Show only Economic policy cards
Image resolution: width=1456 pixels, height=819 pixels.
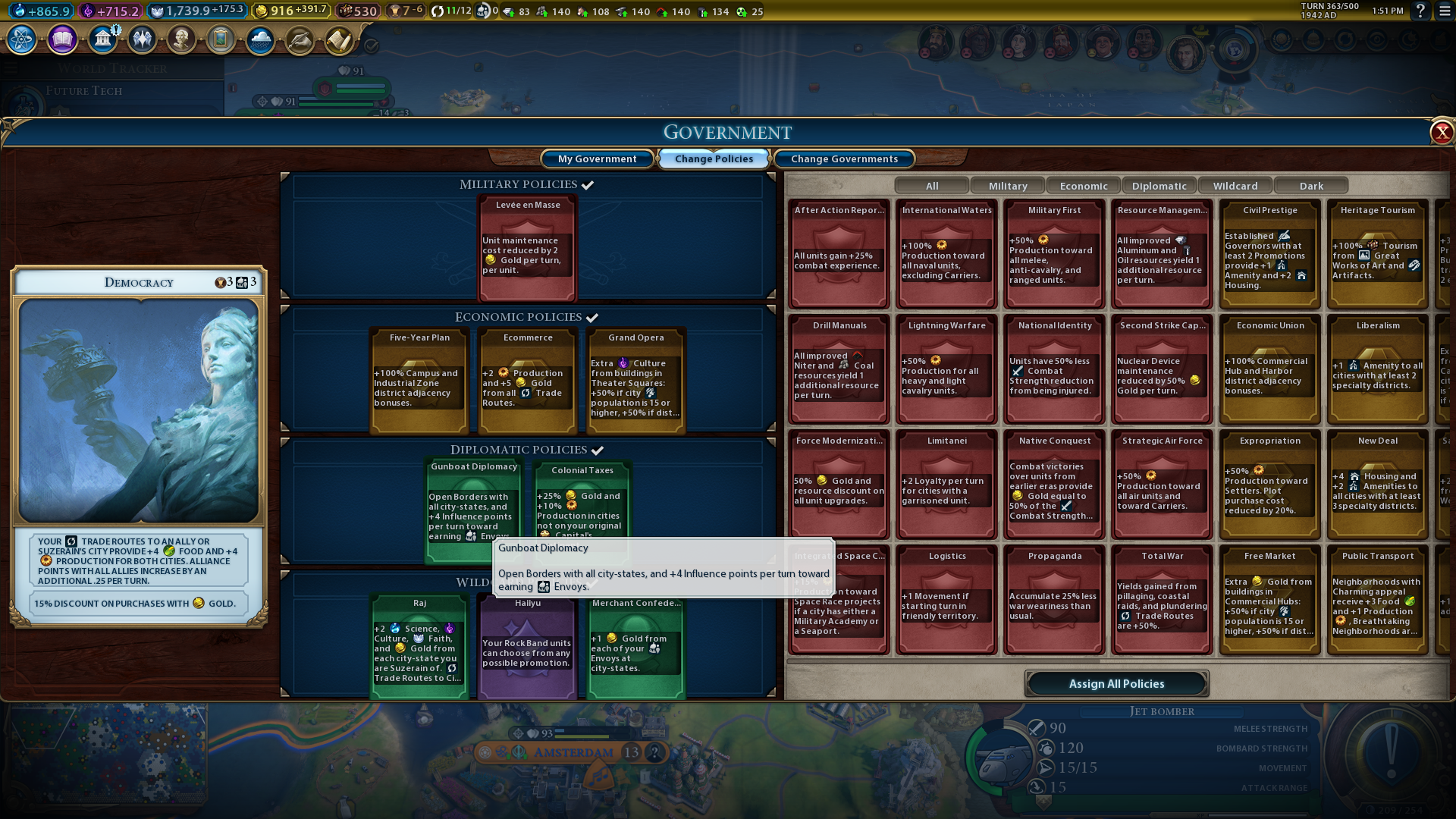1084,186
